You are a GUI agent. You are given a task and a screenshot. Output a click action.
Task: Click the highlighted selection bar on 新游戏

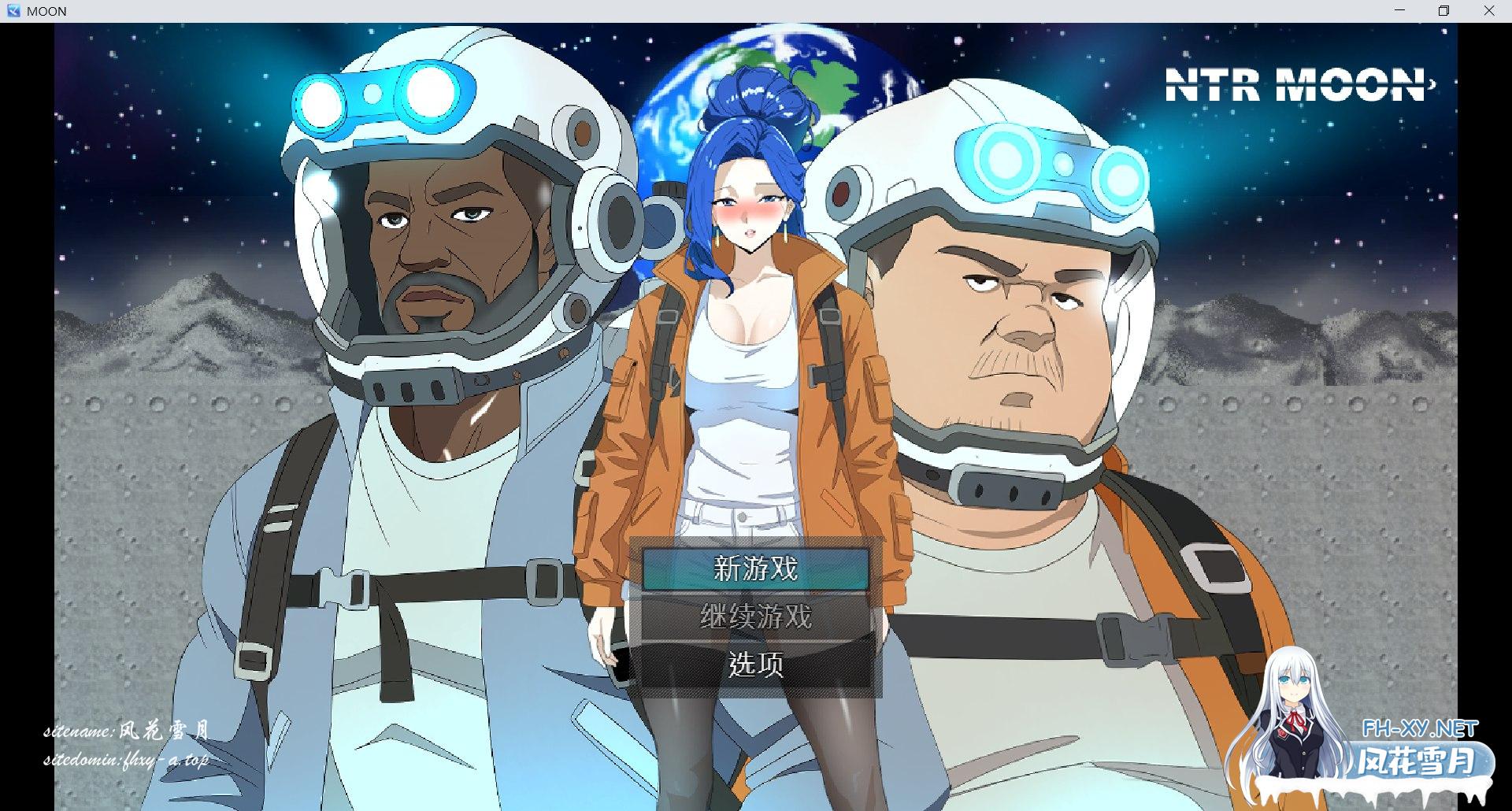pos(754,568)
